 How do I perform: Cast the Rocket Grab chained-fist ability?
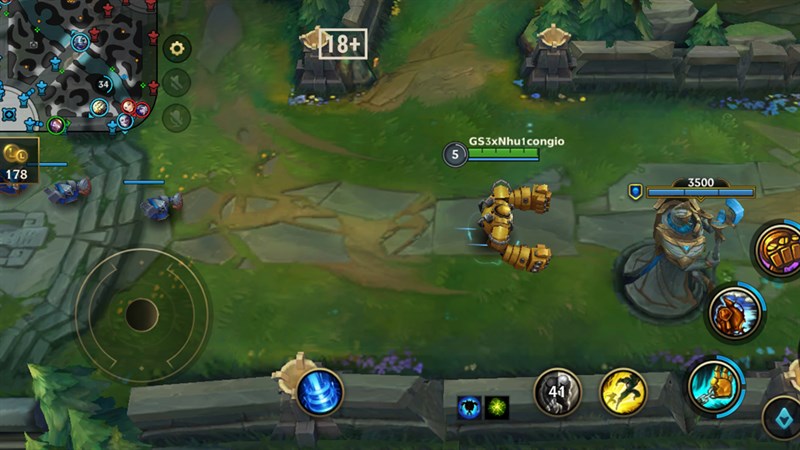(x=716, y=385)
